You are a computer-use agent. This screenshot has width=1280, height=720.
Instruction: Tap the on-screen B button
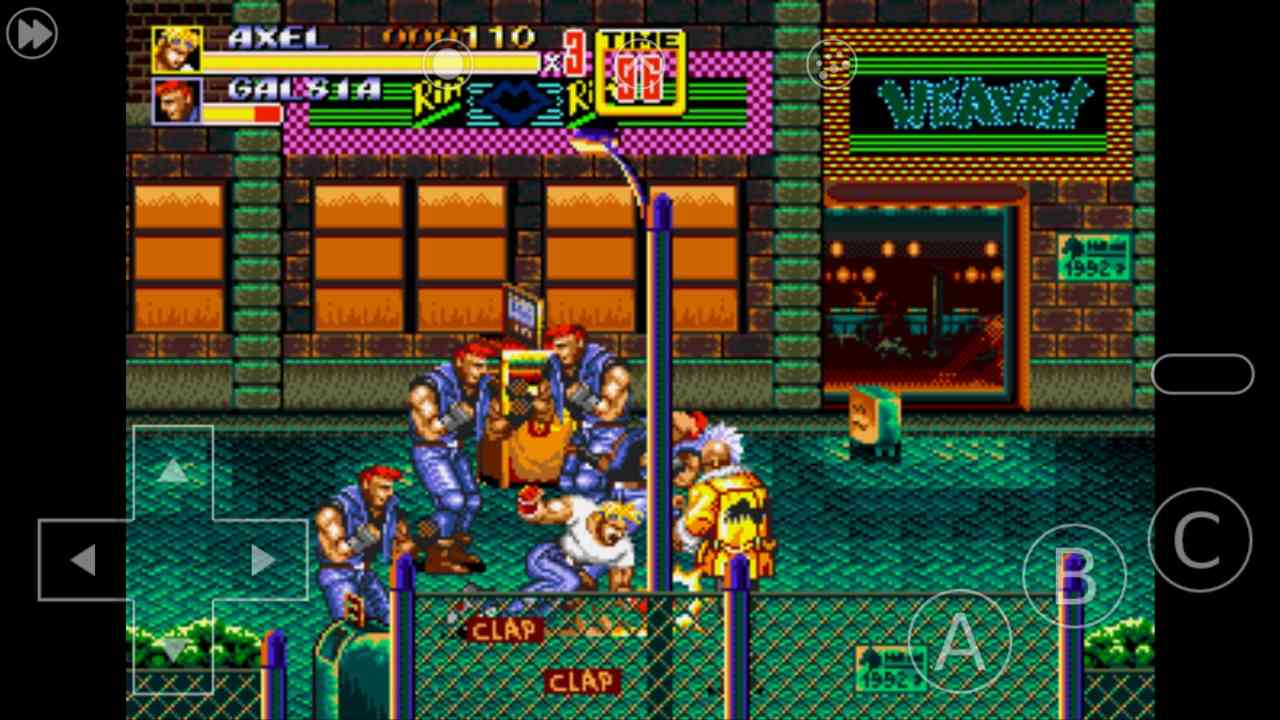point(1074,576)
